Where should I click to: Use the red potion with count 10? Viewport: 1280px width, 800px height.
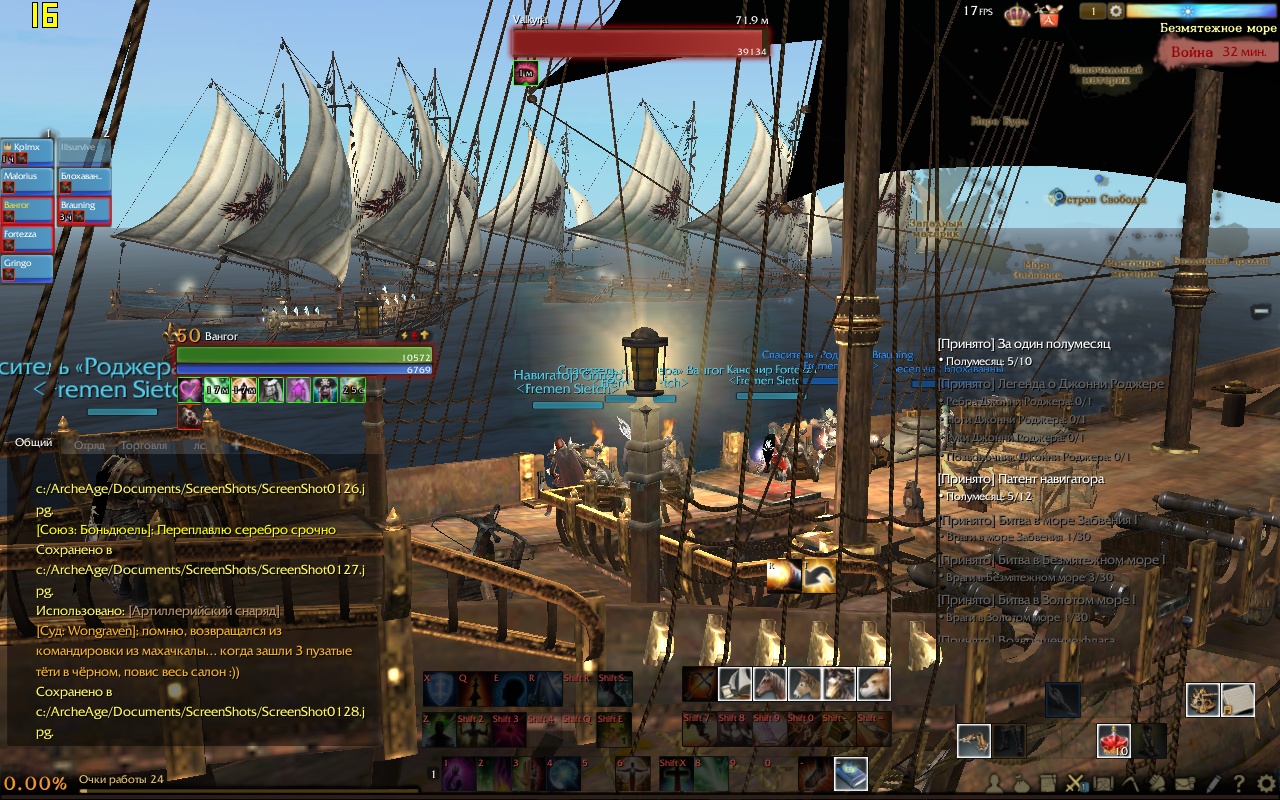click(x=1114, y=741)
